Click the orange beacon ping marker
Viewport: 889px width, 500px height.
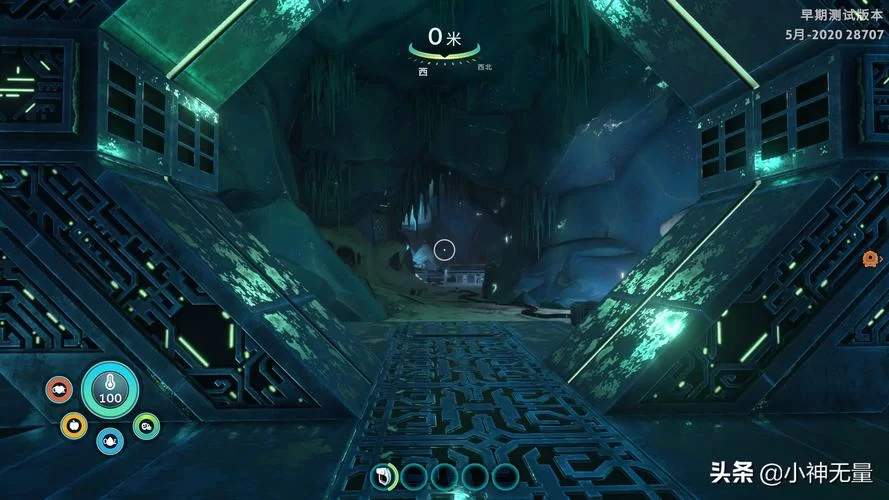tap(870, 260)
